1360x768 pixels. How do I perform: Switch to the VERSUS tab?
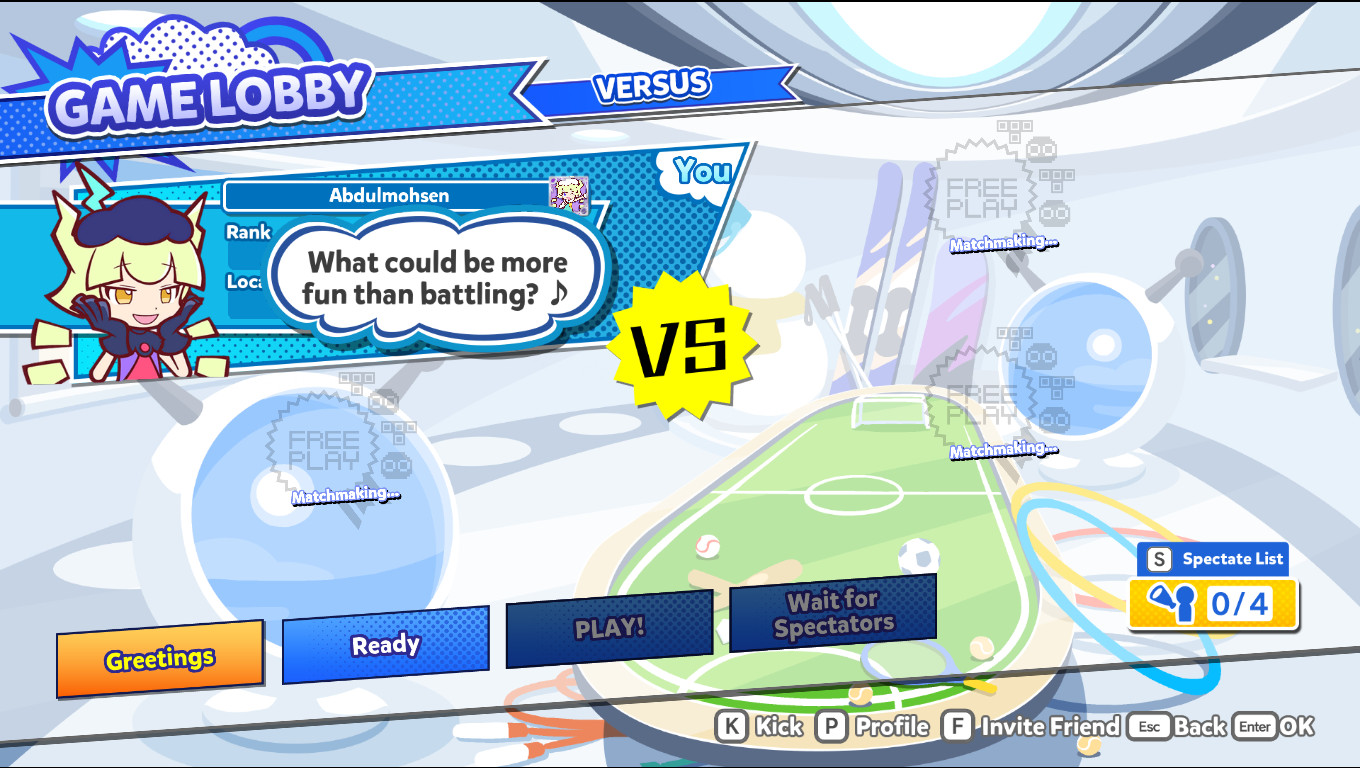tap(651, 88)
